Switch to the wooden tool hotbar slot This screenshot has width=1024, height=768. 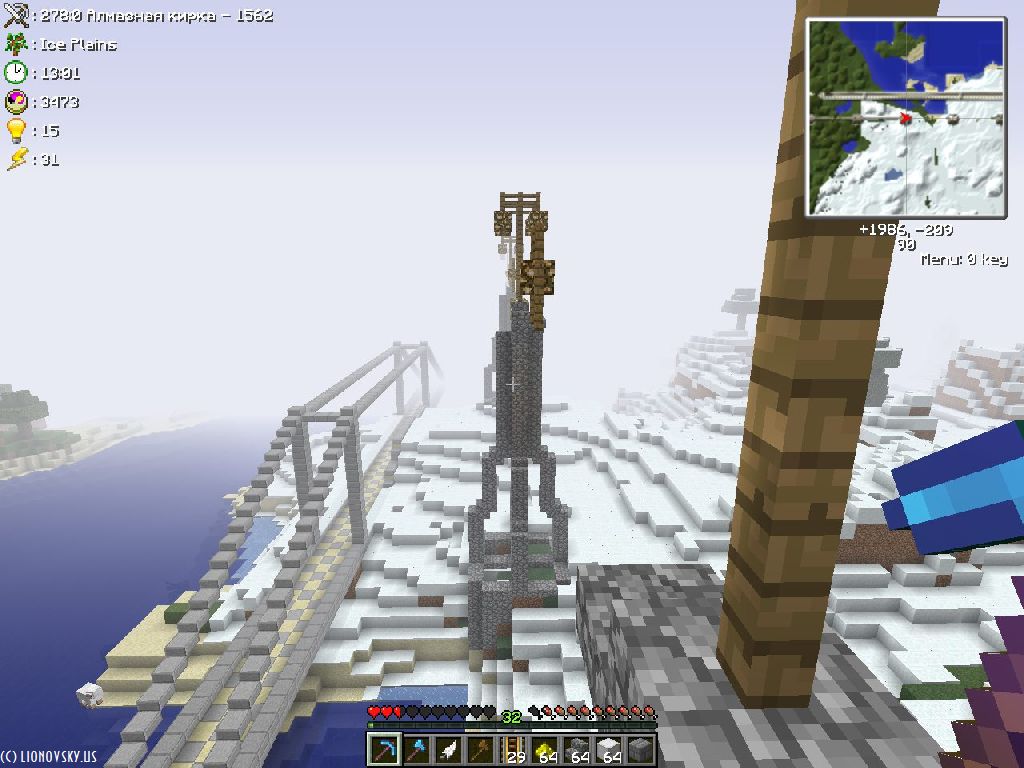480,749
